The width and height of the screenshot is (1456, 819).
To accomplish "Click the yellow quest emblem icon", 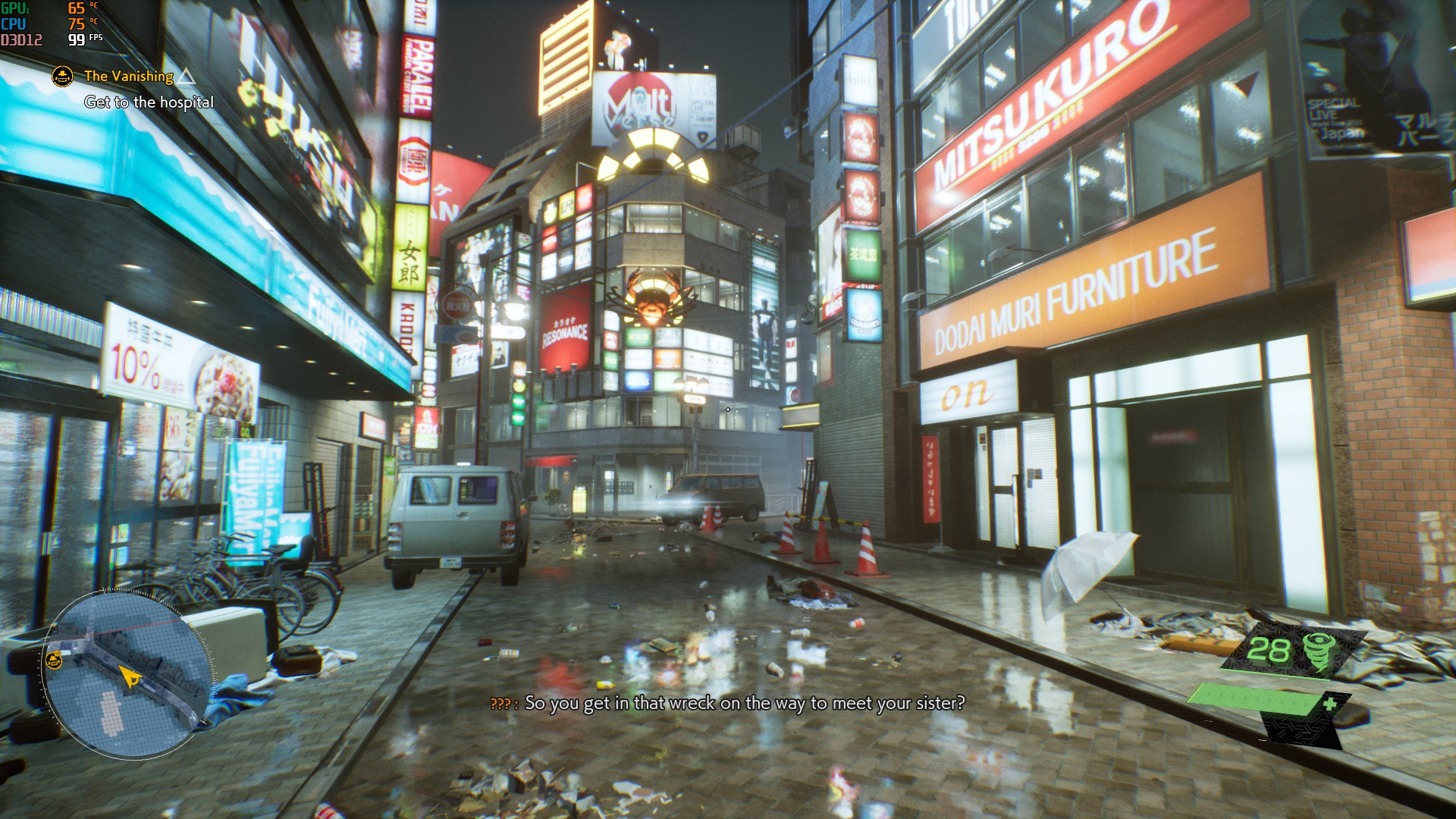I will click(62, 76).
